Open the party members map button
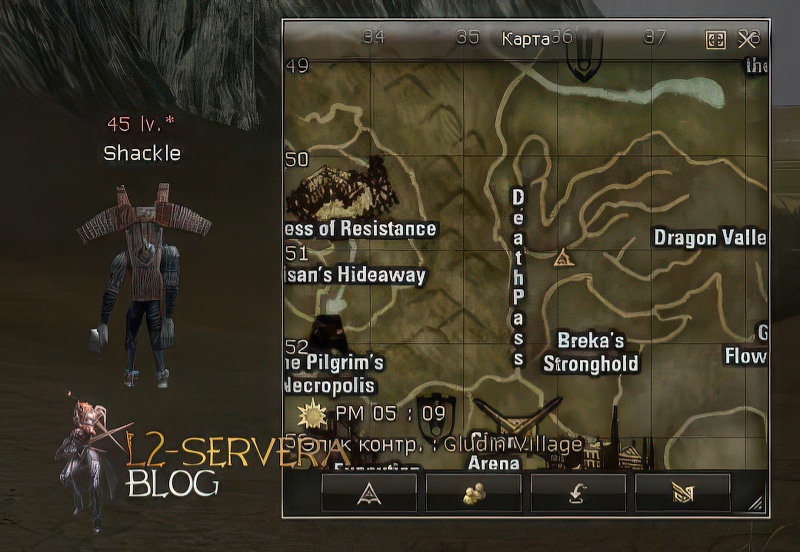The image size is (800, 552). point(474,492)
